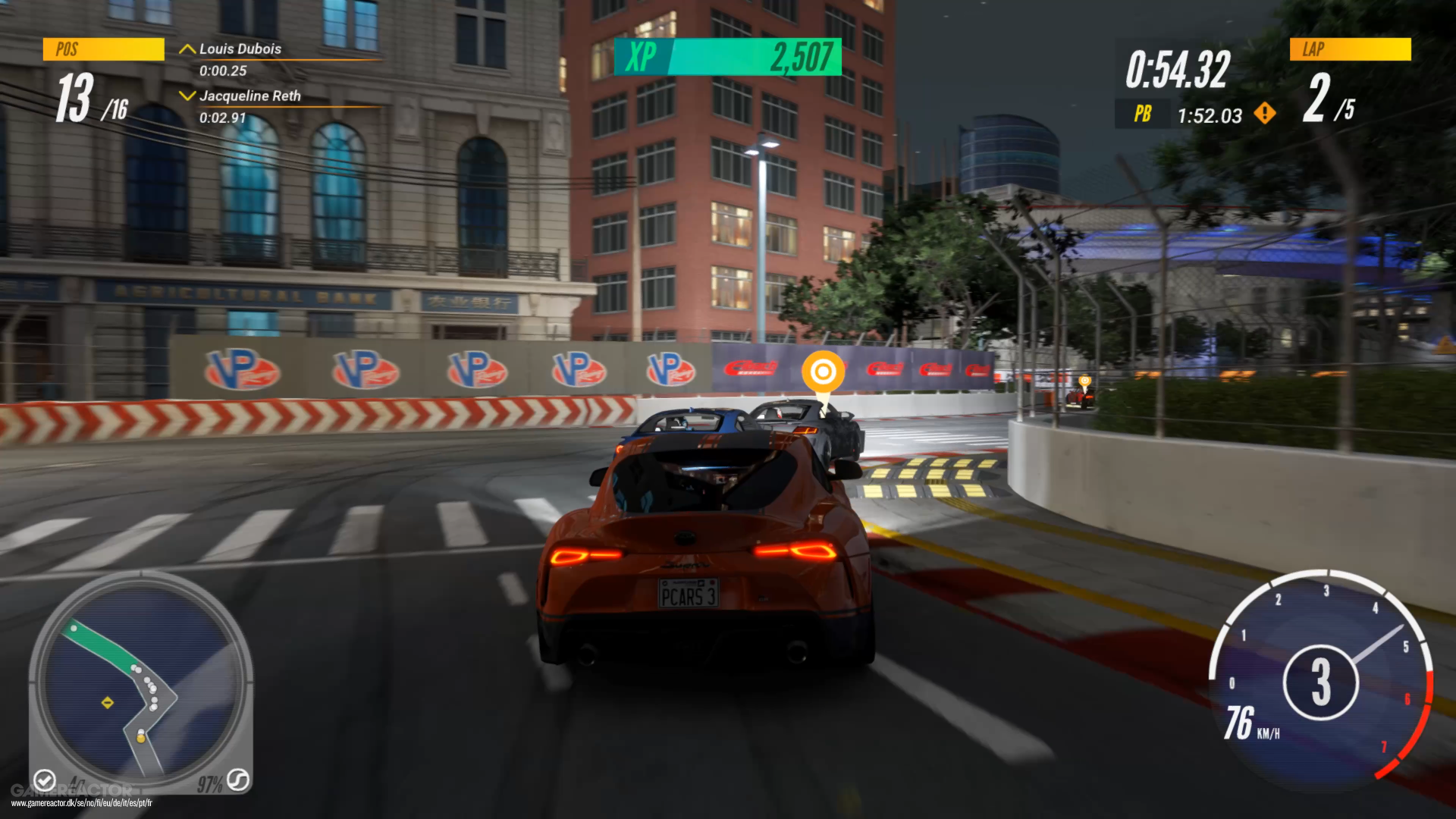Switch to the XP display at top center
1456x819 pixels.
point(641,57)
